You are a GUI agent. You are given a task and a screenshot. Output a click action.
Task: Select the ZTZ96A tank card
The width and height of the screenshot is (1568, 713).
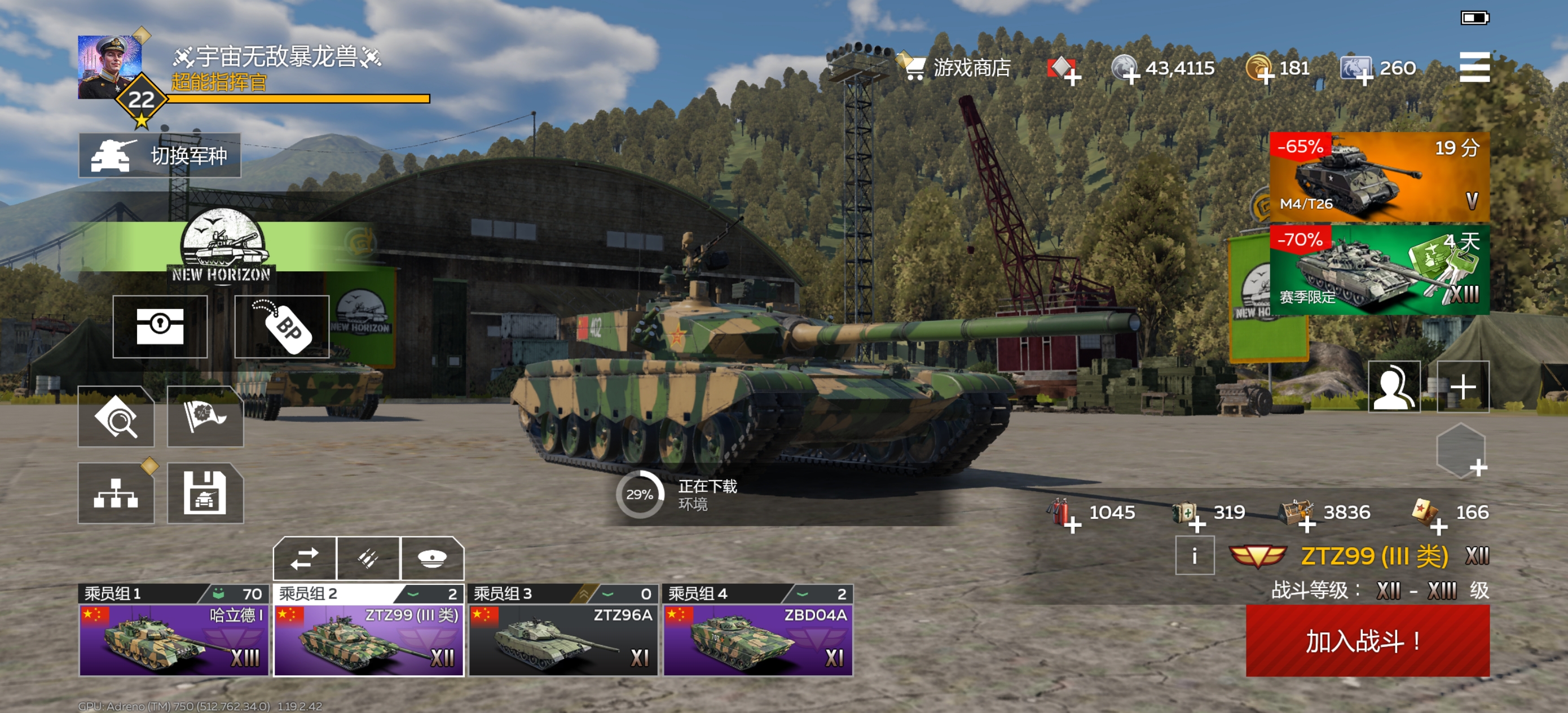[563, 639]
